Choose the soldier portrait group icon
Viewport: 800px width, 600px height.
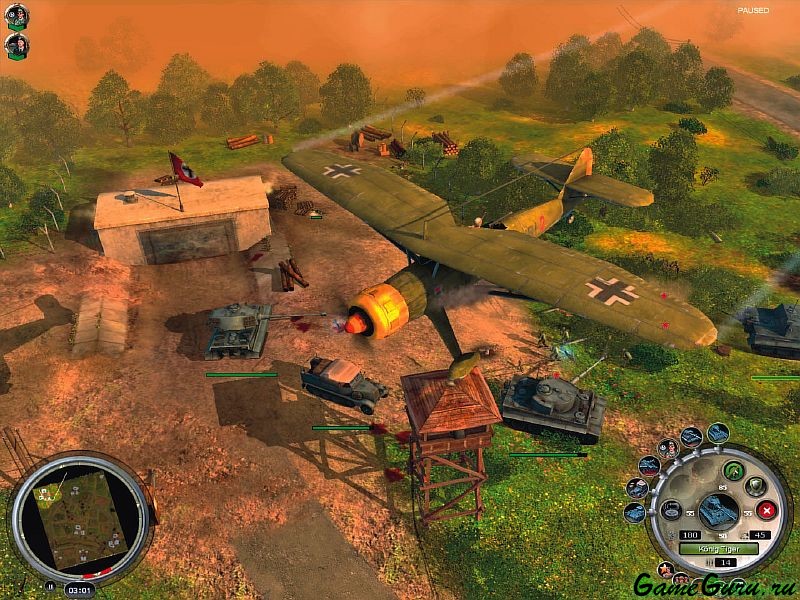(x=668, y=449)
